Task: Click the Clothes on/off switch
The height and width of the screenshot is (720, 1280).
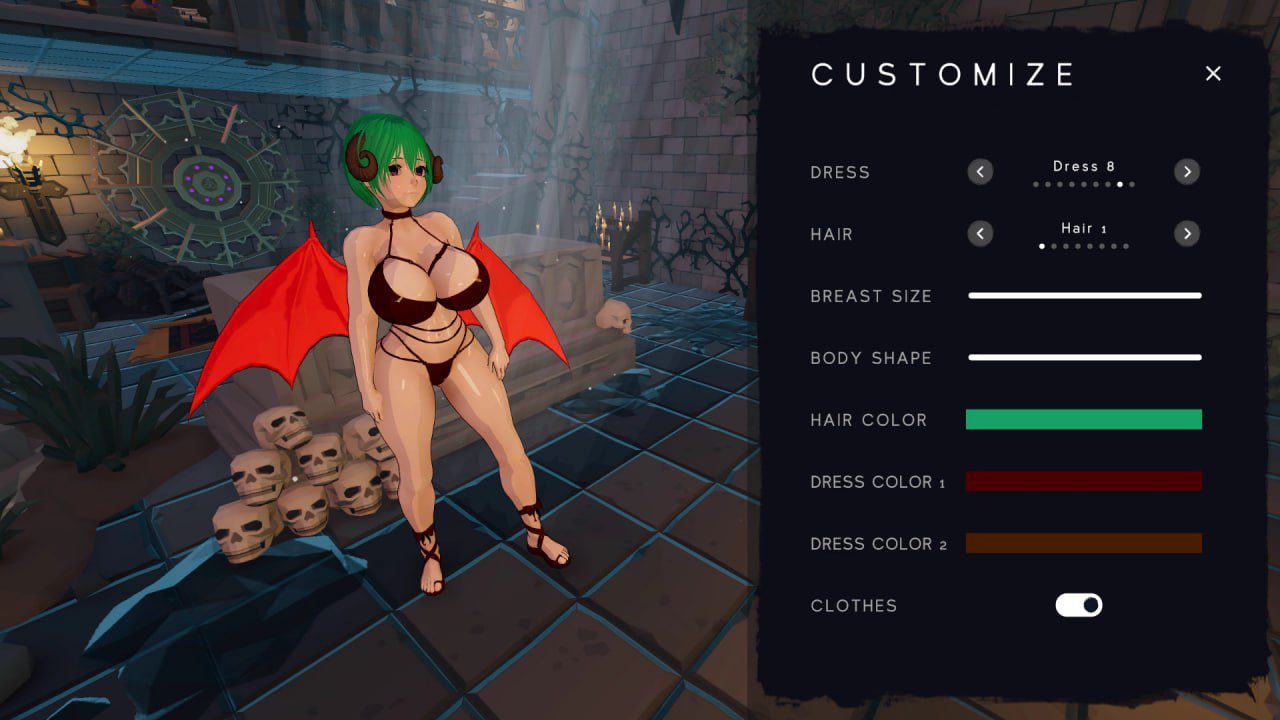Action: [x=1078, y=605]
